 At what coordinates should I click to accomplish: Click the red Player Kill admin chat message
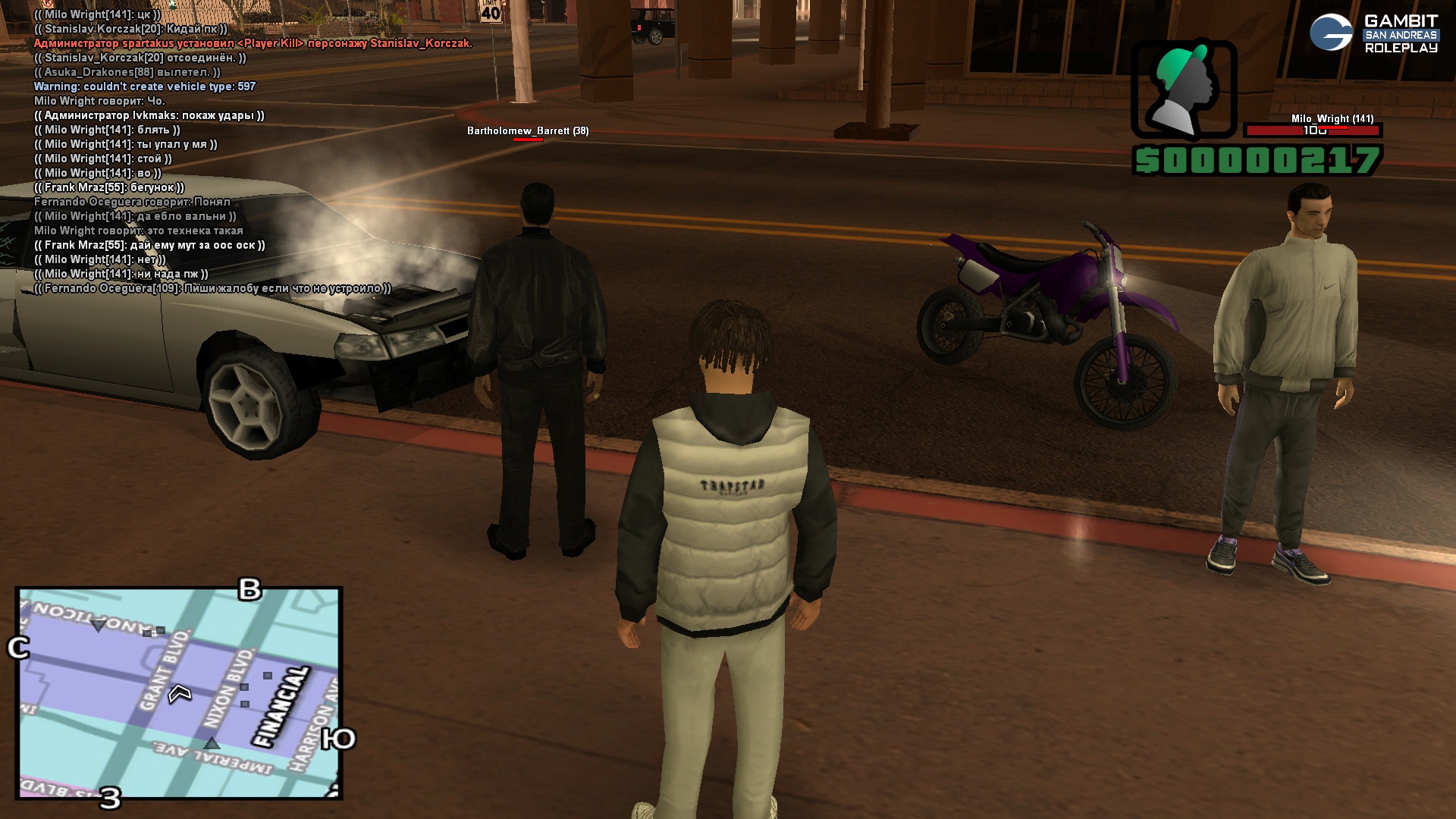tap(253, 43)
